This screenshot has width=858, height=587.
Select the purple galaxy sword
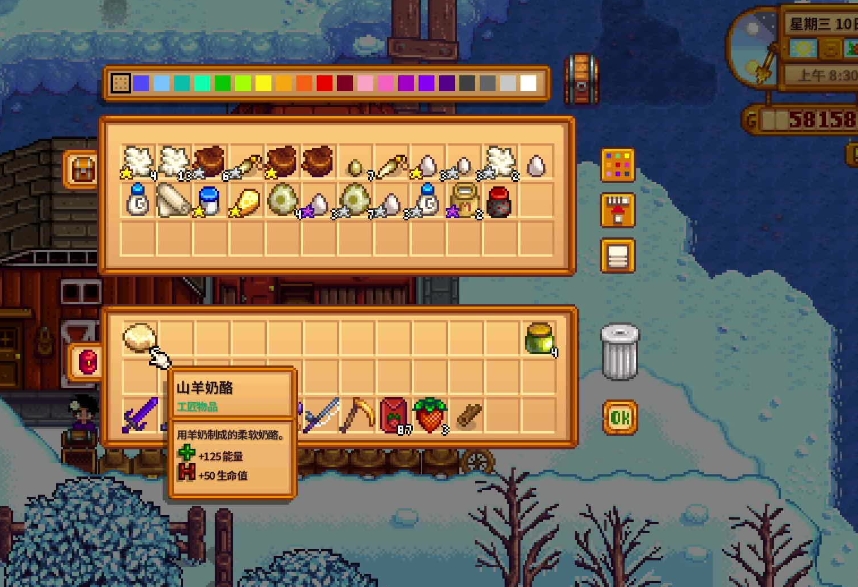pos(139,415)
